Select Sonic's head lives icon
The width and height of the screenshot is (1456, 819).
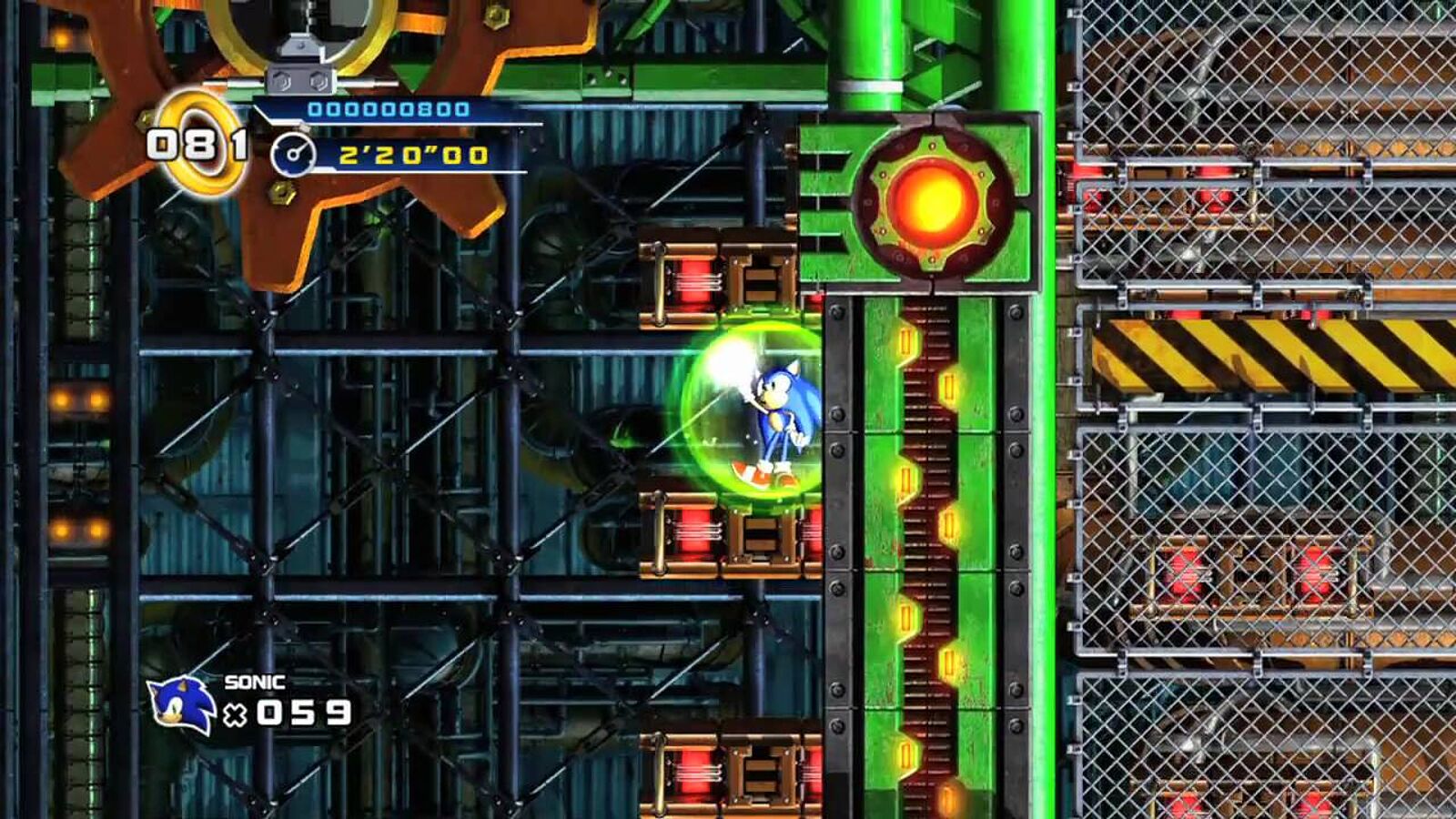[181, 703]
